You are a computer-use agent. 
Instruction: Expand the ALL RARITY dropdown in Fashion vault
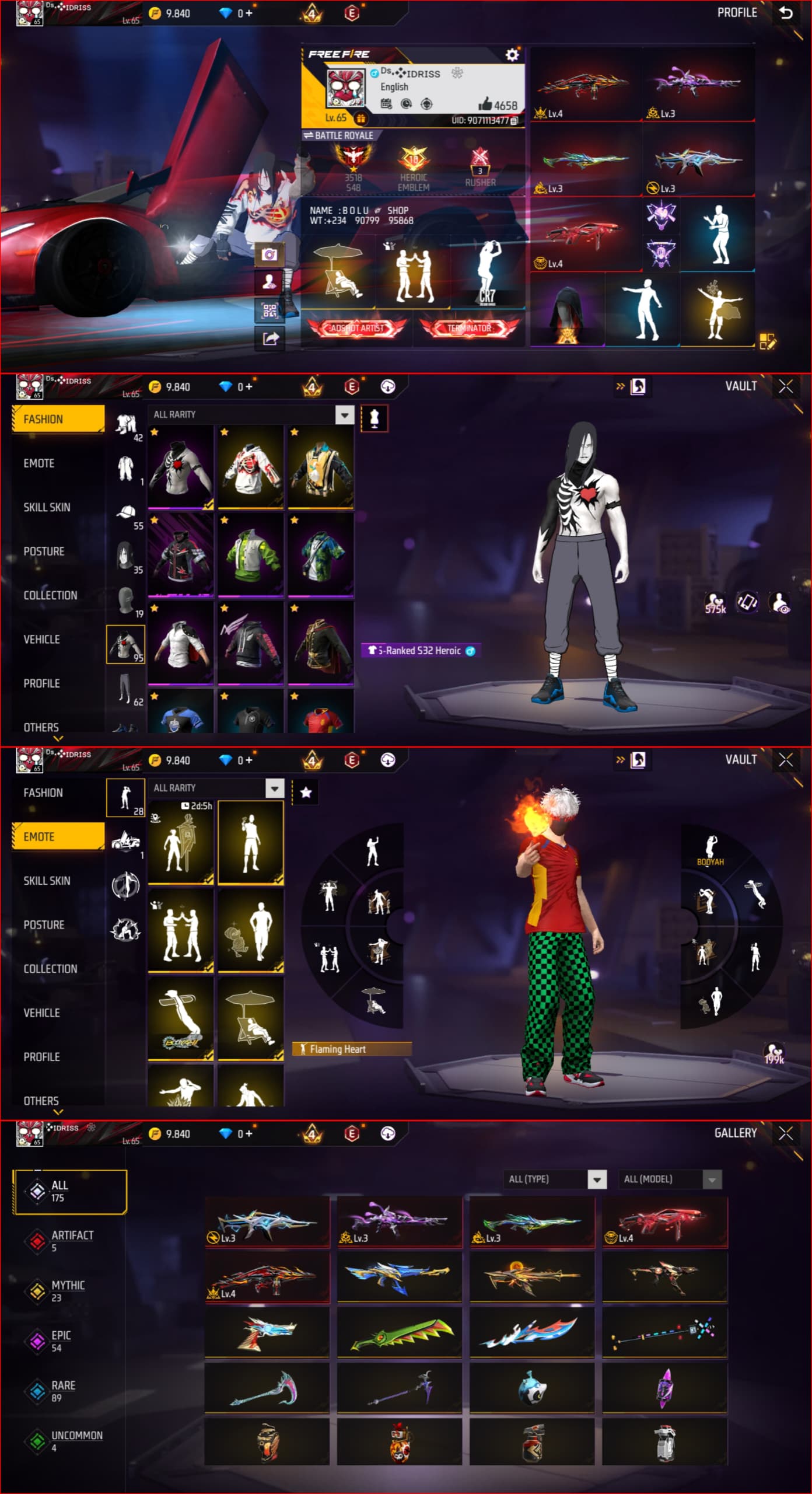(344, 415)
